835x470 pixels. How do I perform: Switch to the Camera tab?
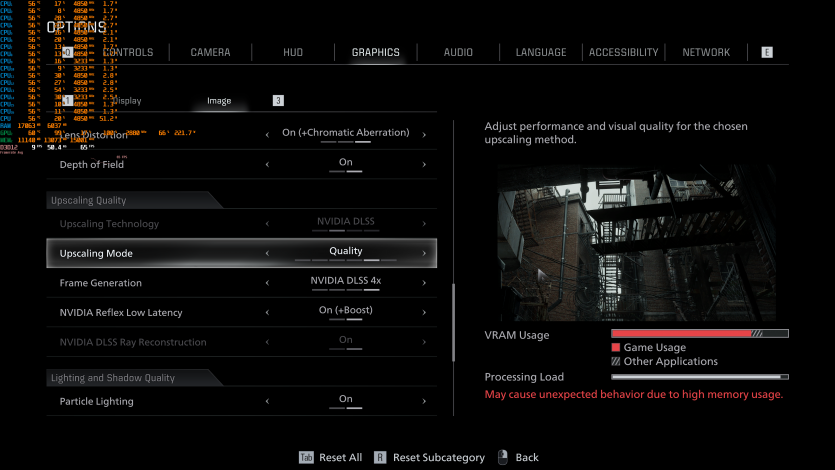210,52
